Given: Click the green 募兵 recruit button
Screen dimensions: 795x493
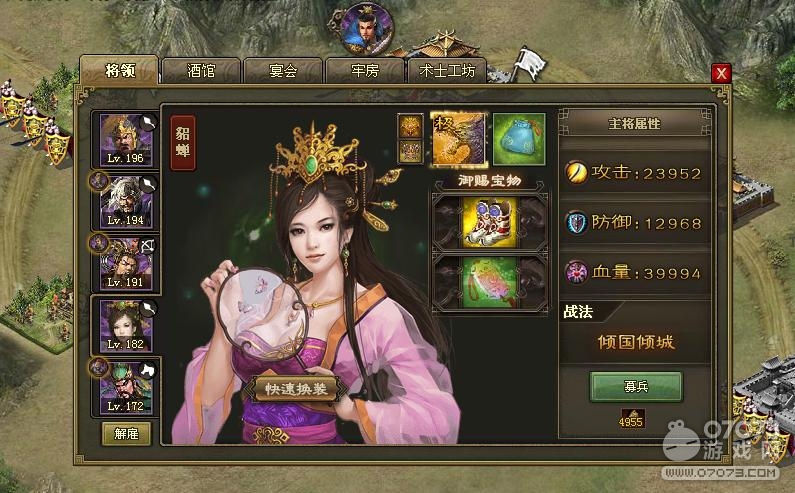Looking at the screenshot, I should (x=635, y=386).
